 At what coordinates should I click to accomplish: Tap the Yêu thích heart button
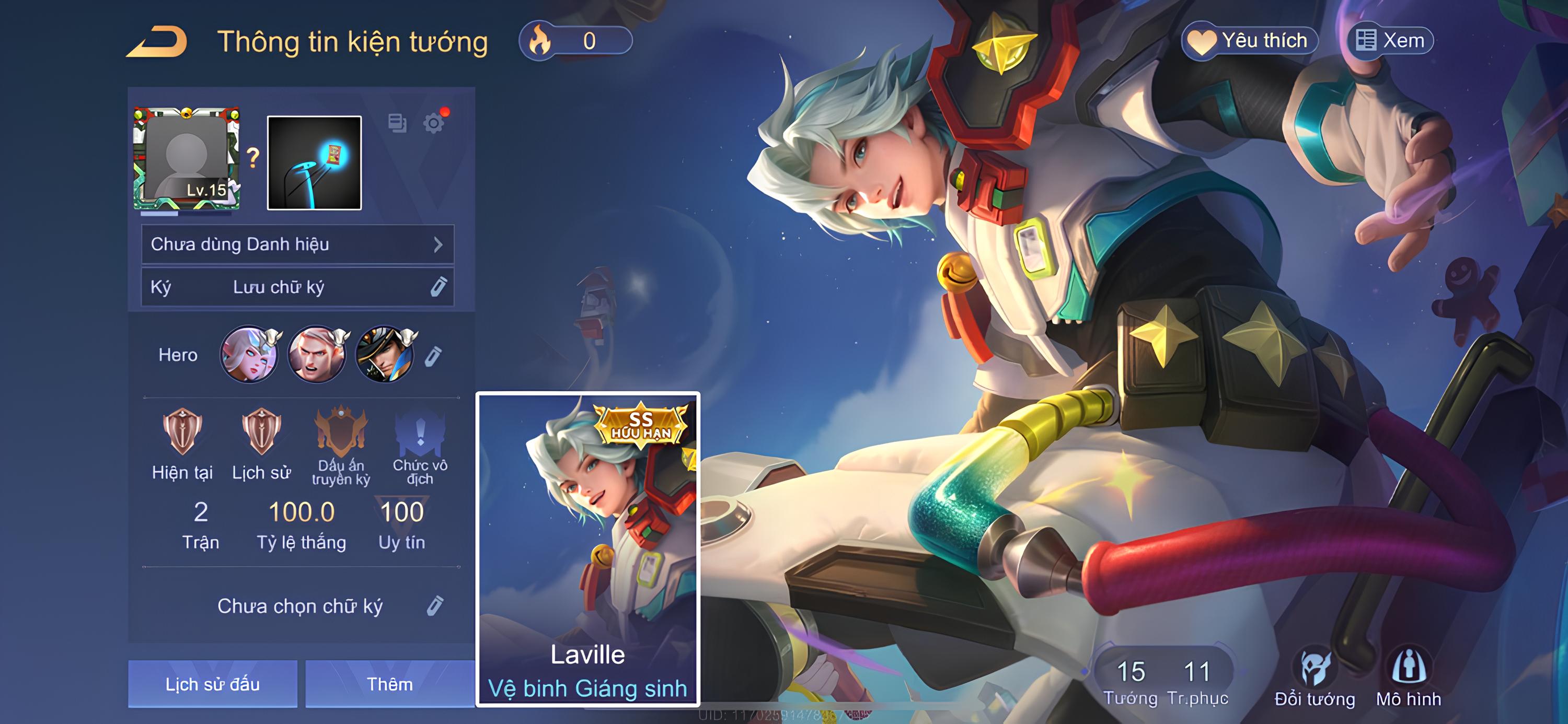tap(1249, 41)
